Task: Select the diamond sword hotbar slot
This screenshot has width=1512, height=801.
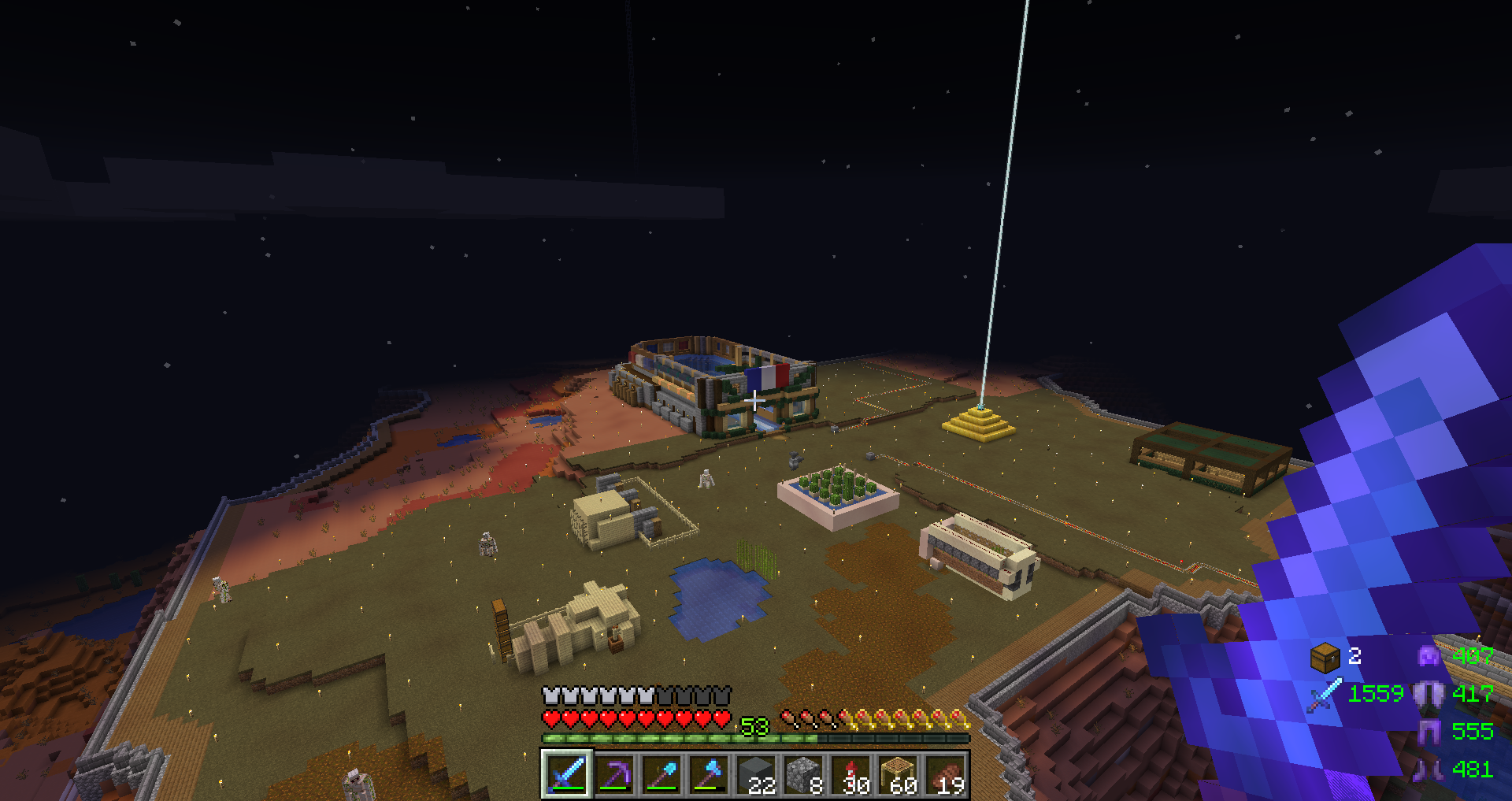Action: [x=566, y=773]
